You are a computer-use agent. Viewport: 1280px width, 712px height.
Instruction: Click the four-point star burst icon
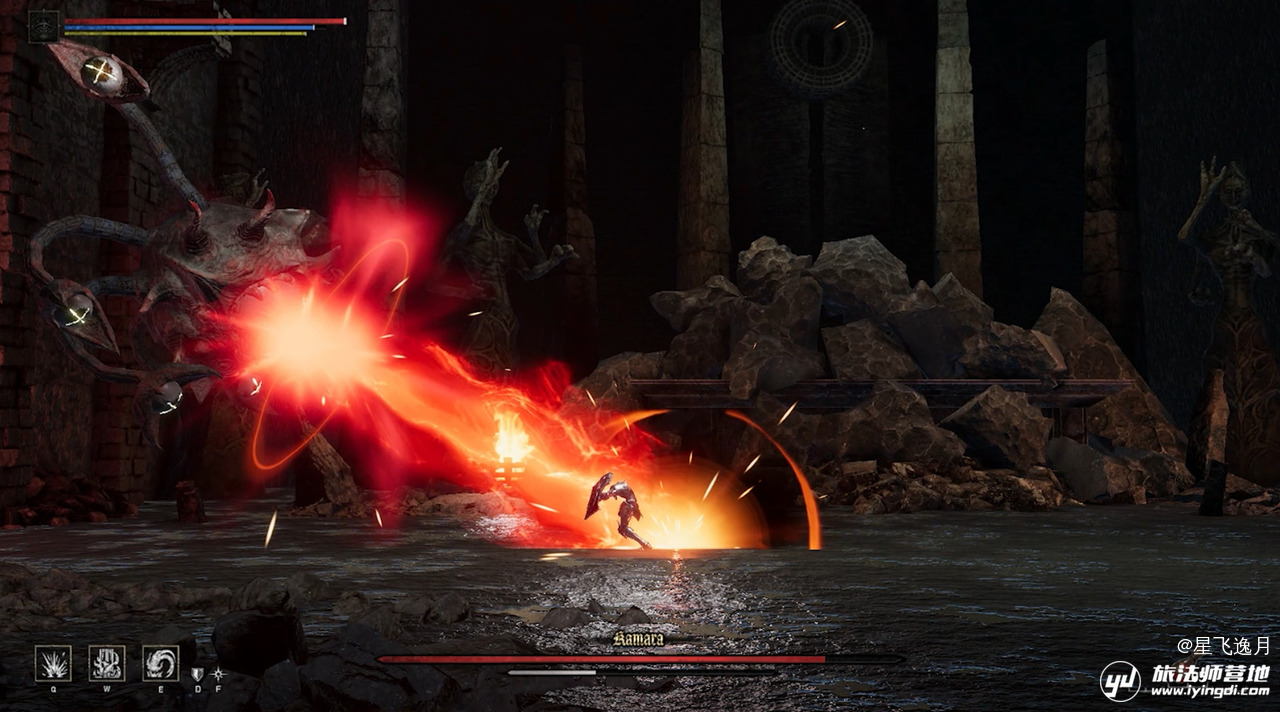click(x=218, y=675)
